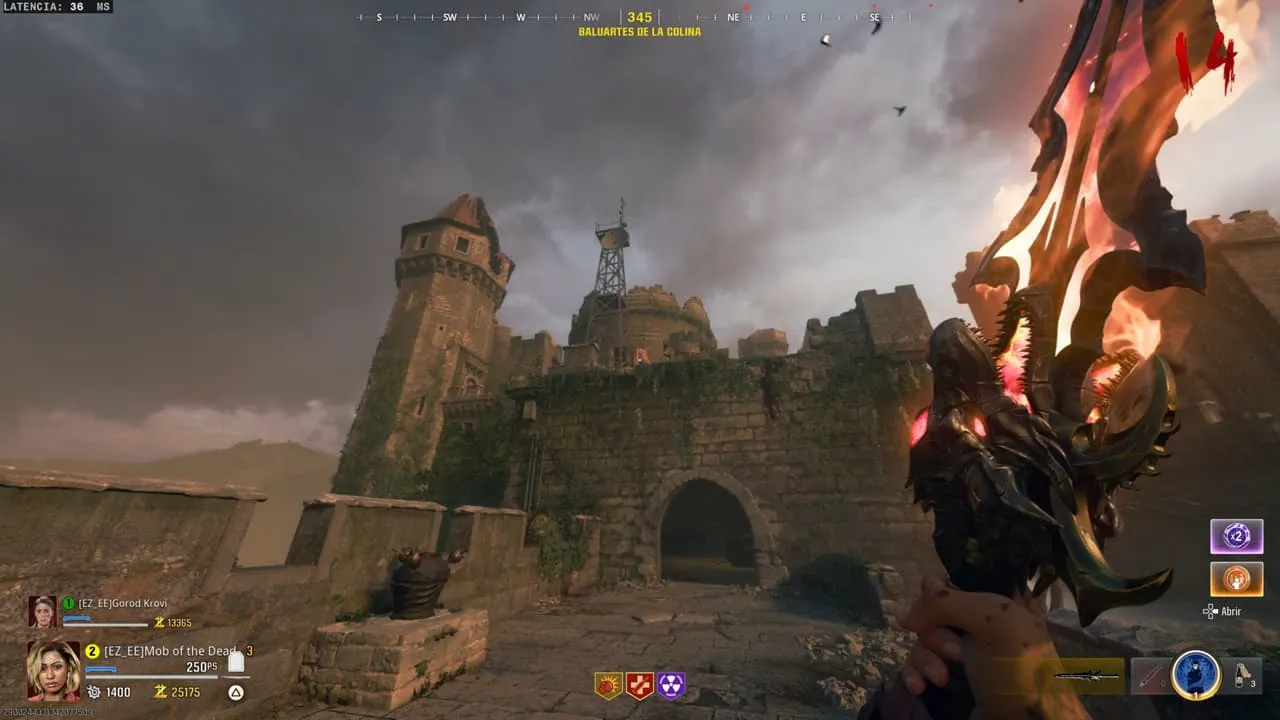This screenshot has width=1280, height=720.
Task: Click the red cross Quick Revive perk
Action: point(639,685)
